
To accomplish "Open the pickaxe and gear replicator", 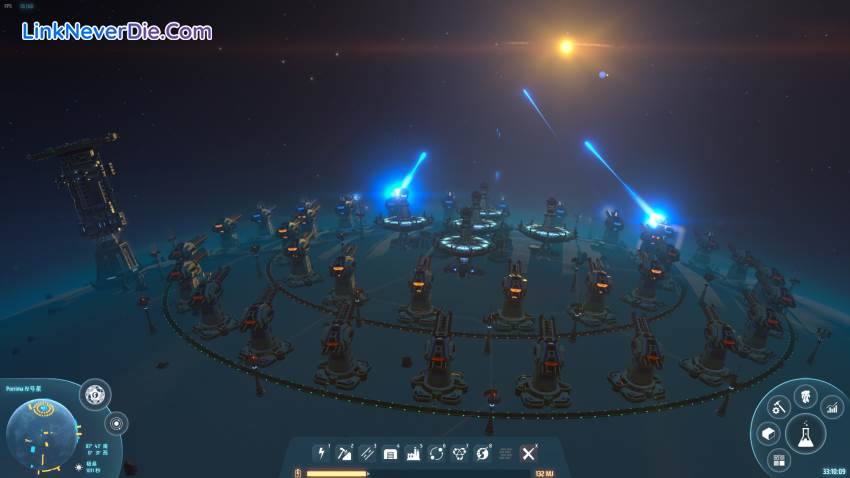I will coord(777,407).
